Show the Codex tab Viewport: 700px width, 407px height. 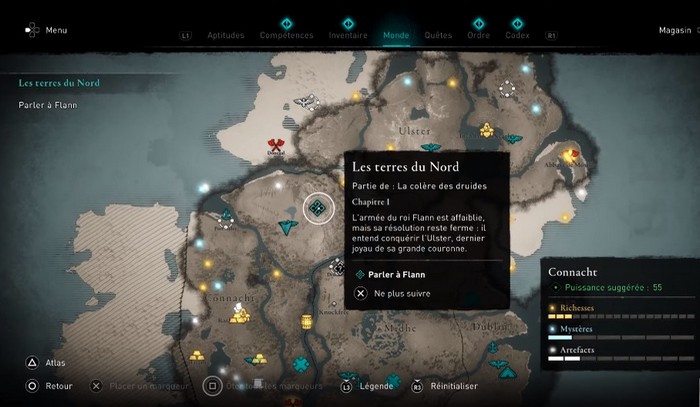tap(517, 35)
